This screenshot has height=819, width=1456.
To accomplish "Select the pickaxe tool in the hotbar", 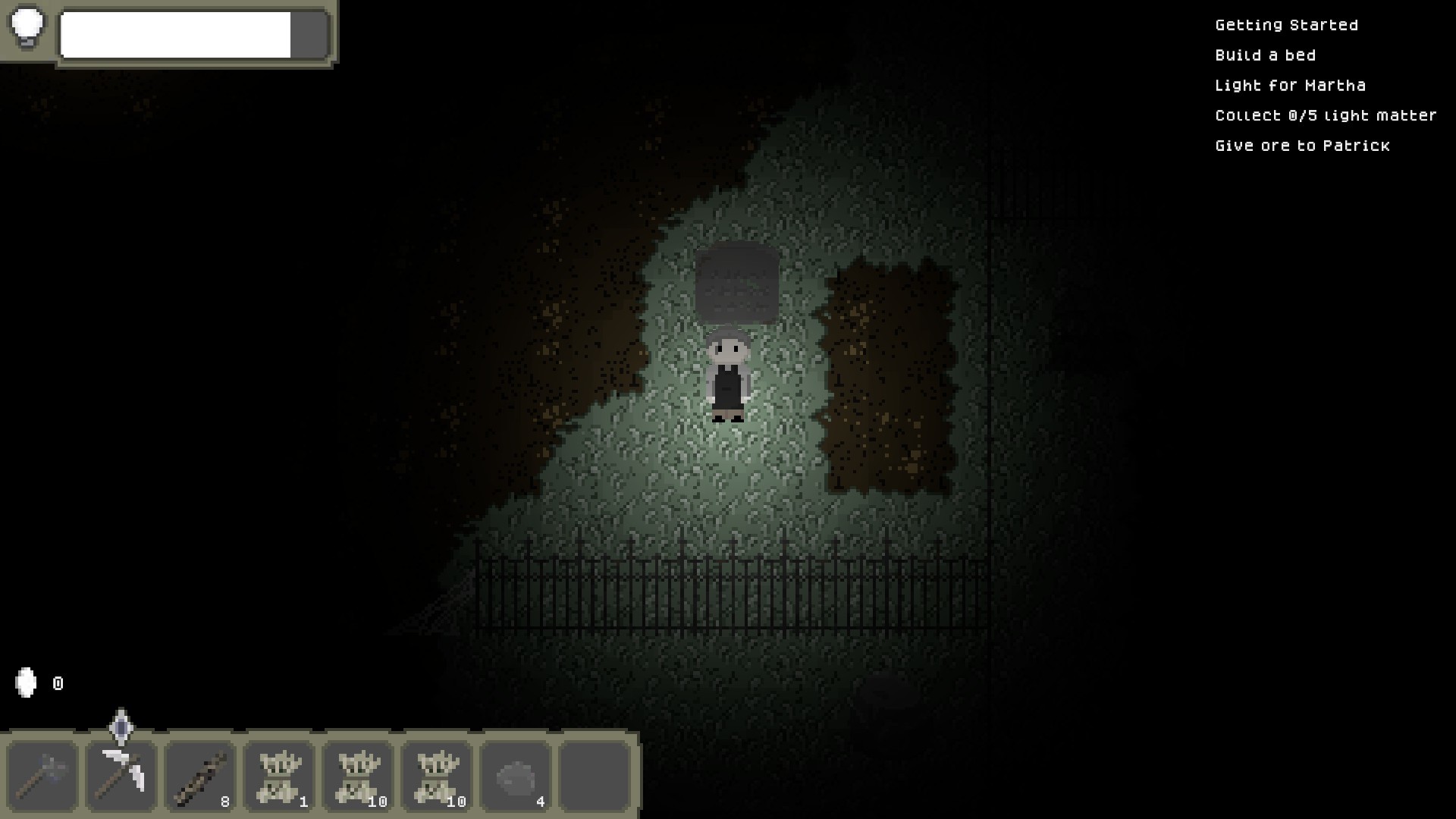I will (x=121, y=775).
